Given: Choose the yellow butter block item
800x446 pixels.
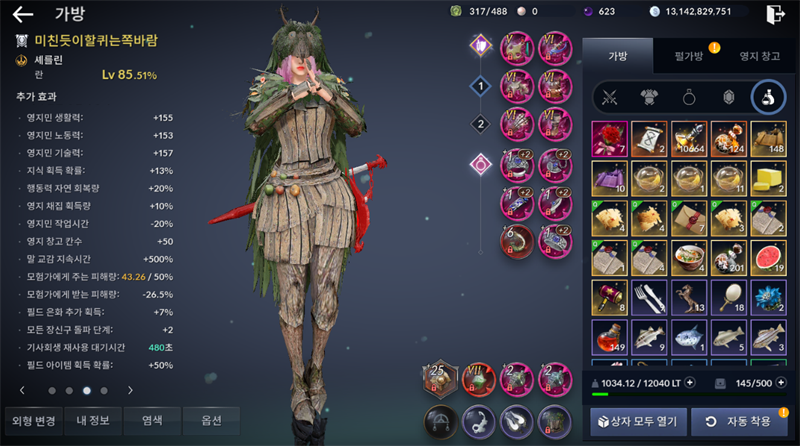Looking at the screenshot, I should pos(768,178).
